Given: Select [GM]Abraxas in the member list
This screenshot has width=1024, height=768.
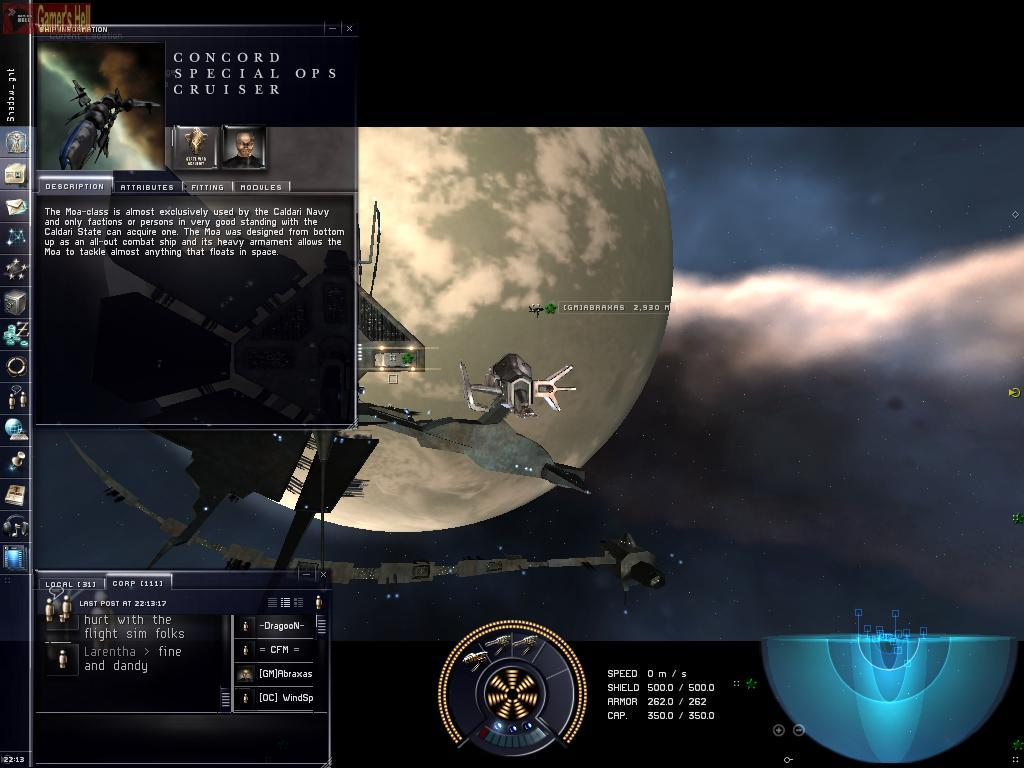Looking at the screenshot, I should click(284, 674).
